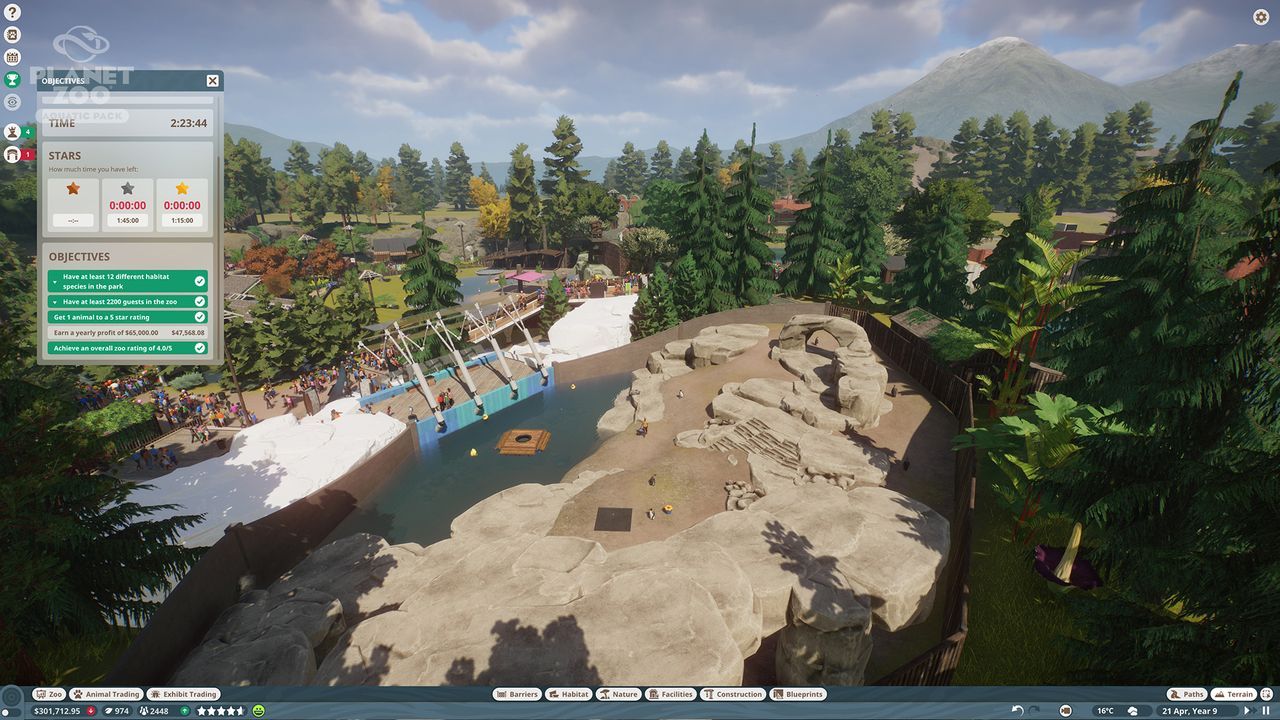Open the Animal Trading screen
The width and height of the screenshot is (1280, 720).
pyautogui.click(x=106, y=694)
